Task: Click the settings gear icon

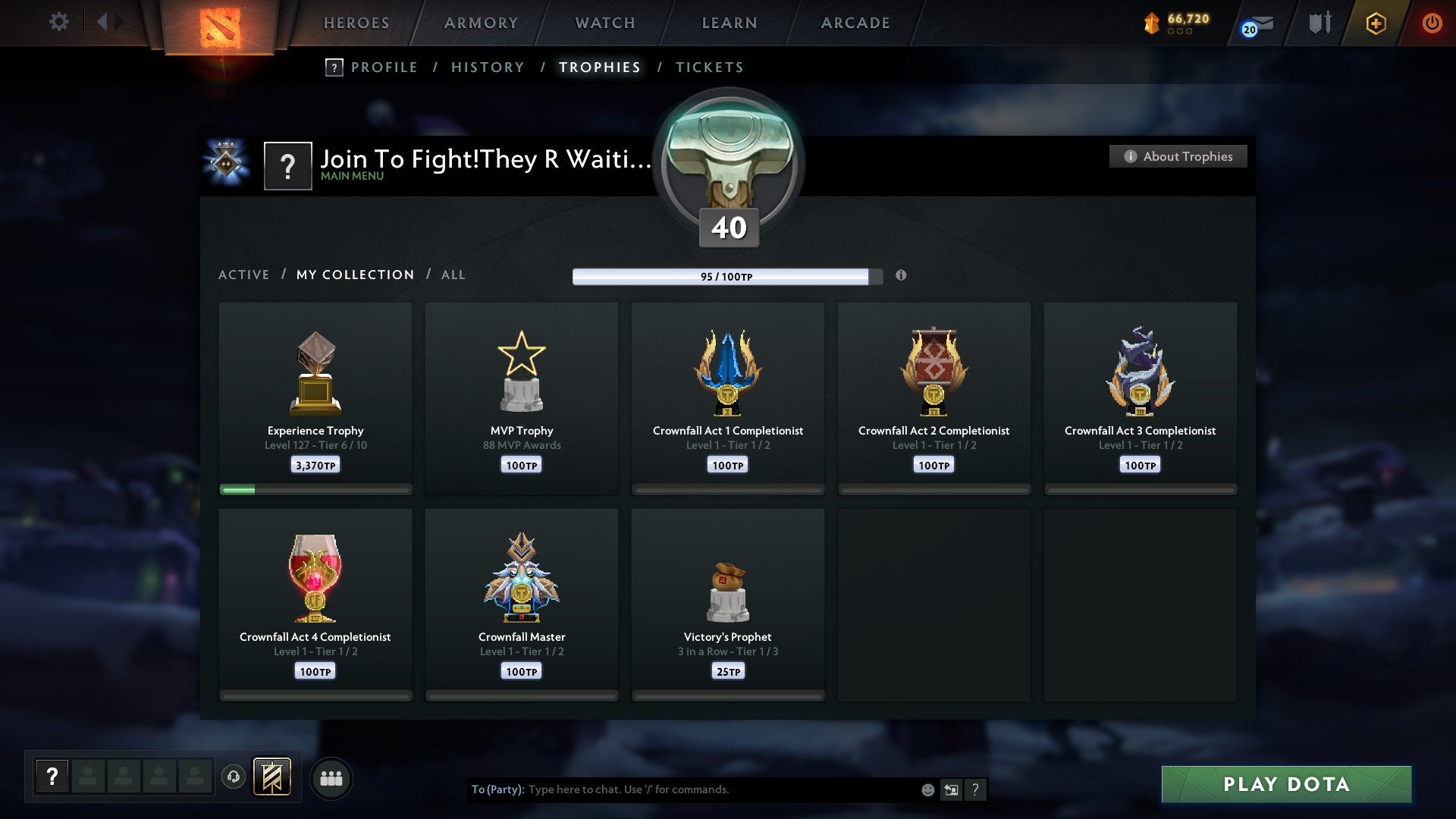Action: pyautogui.click(x=58, y=23)
